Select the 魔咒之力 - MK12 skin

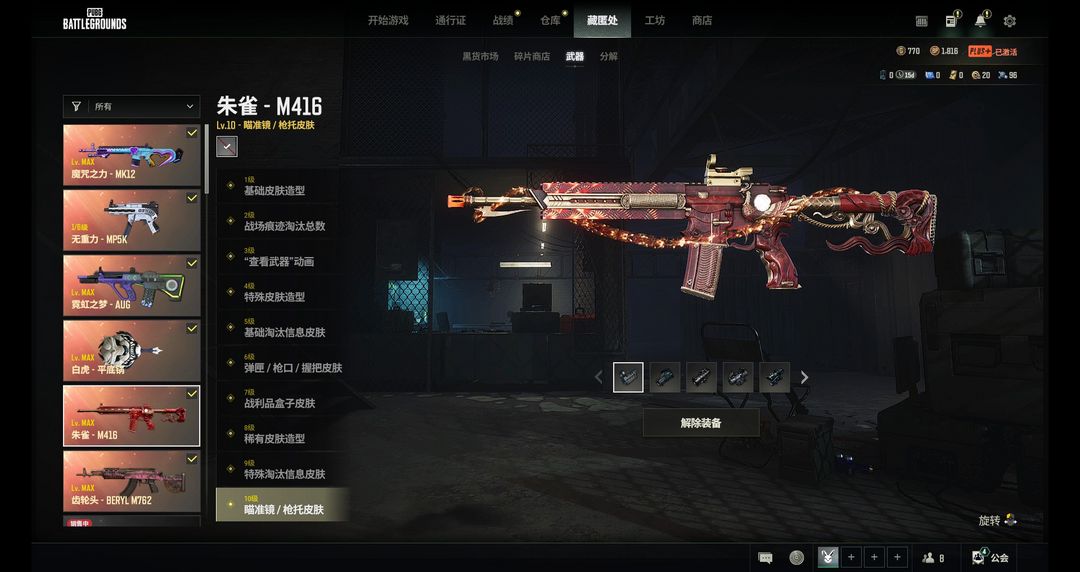pos(131,154)
